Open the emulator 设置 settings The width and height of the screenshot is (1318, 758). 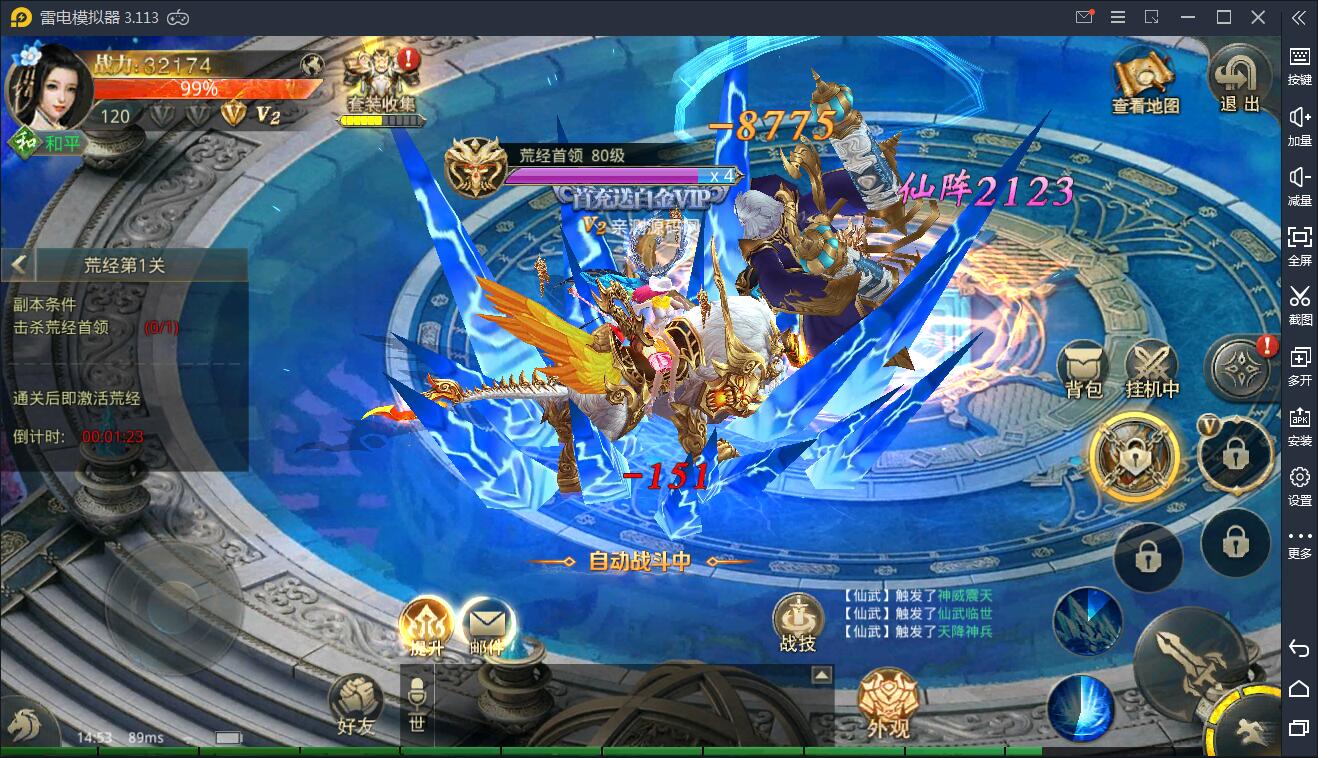(x=1299, y=485)
